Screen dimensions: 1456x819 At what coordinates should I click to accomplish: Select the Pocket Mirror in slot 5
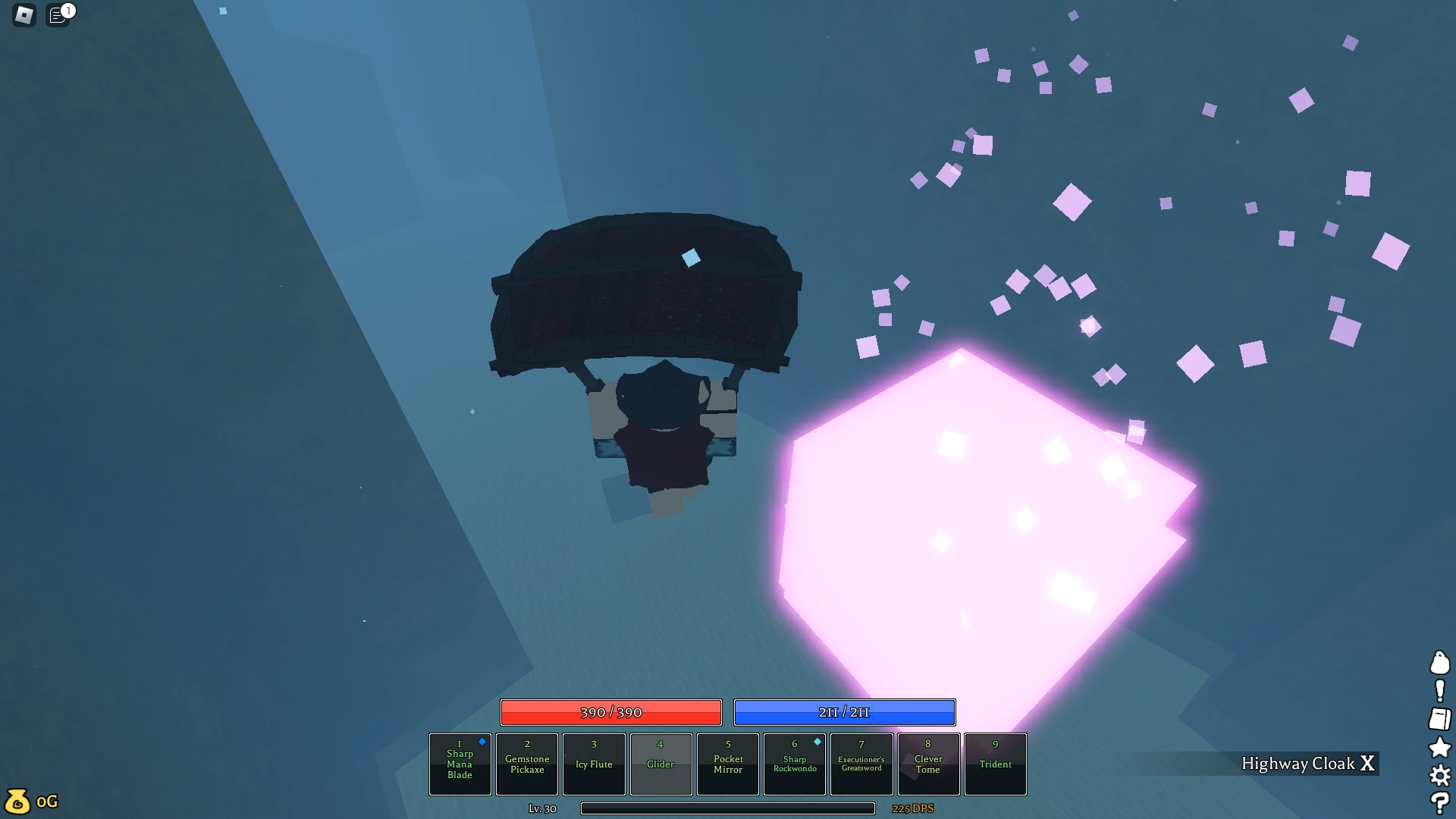tap(727, 764)
